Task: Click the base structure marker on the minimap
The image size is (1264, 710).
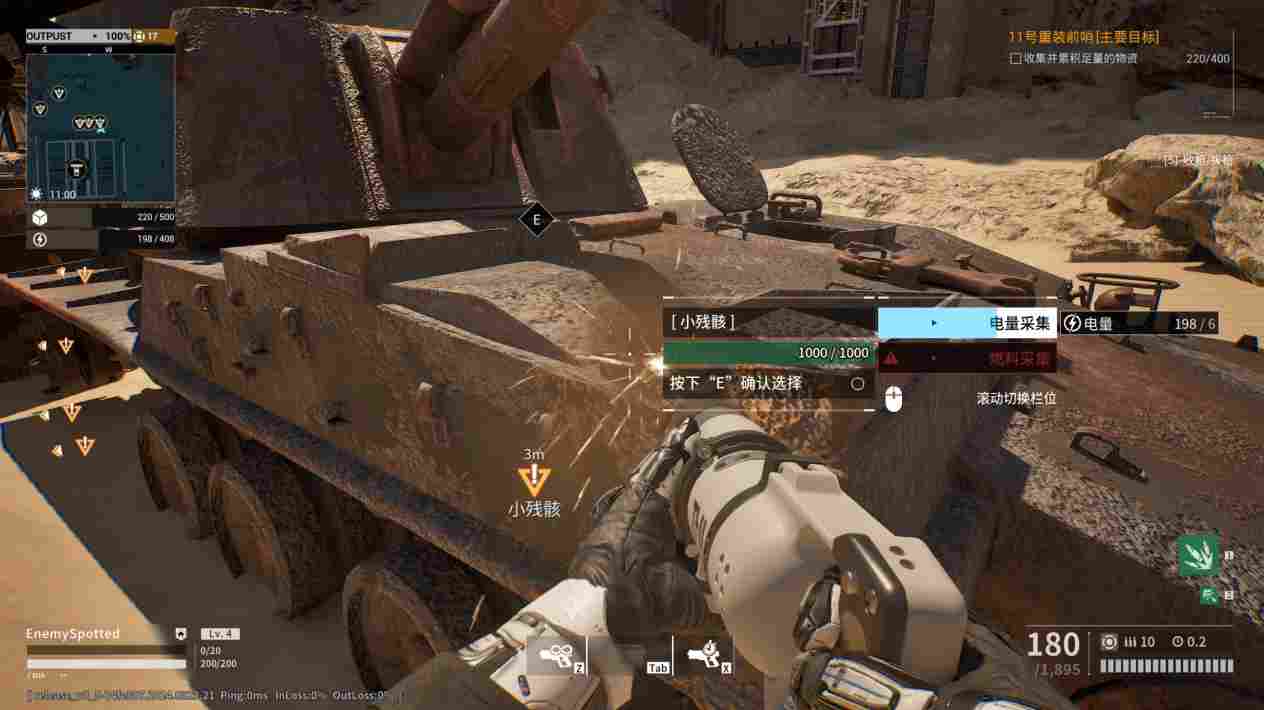Action: pyautogui.click(x=76, y=168)
